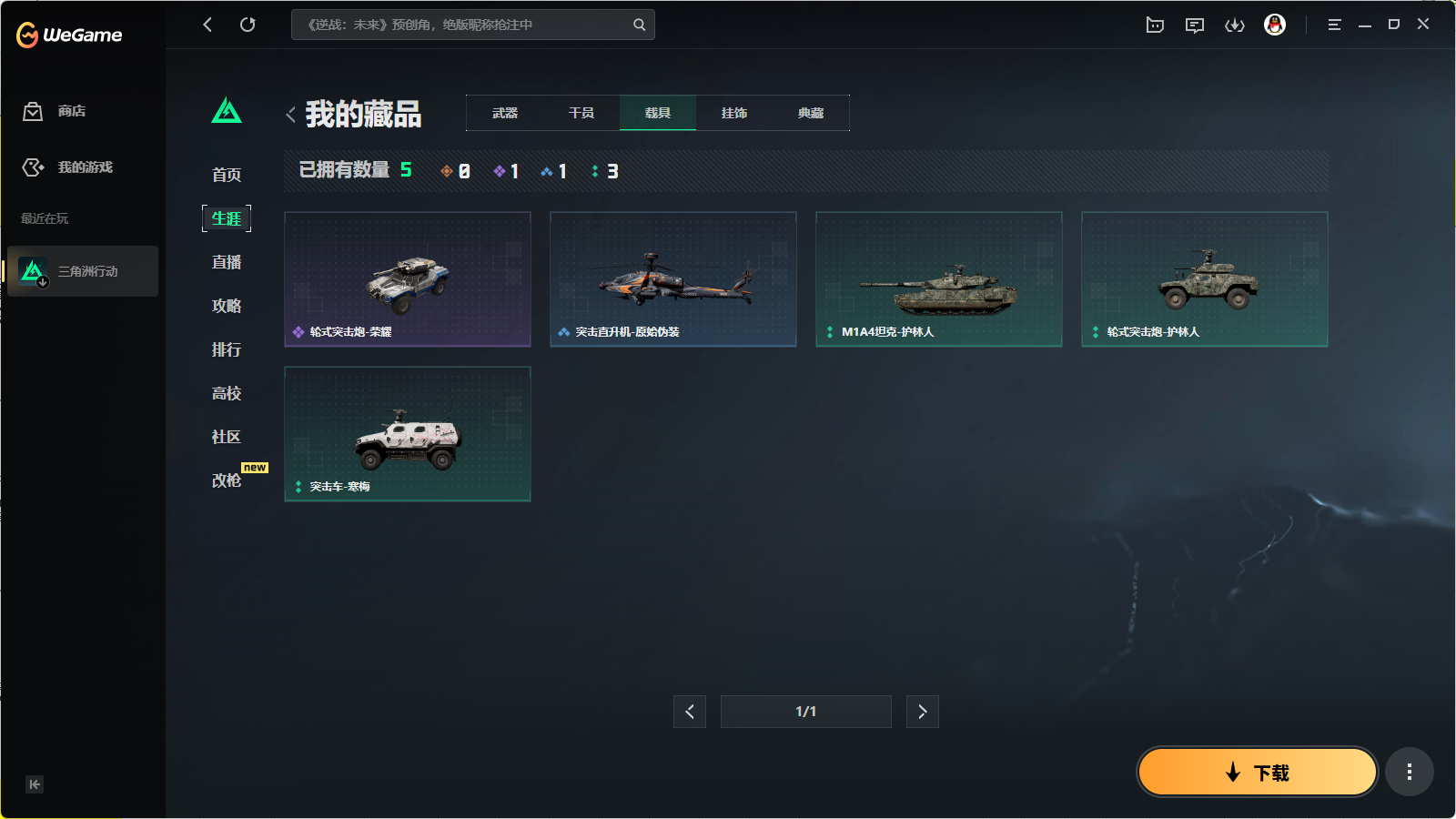Image resolution: width=1456 pixels, height=819 pixels.
Task: Collapse the left sidebar with bottom-left arrow
Action: point(35,784)
